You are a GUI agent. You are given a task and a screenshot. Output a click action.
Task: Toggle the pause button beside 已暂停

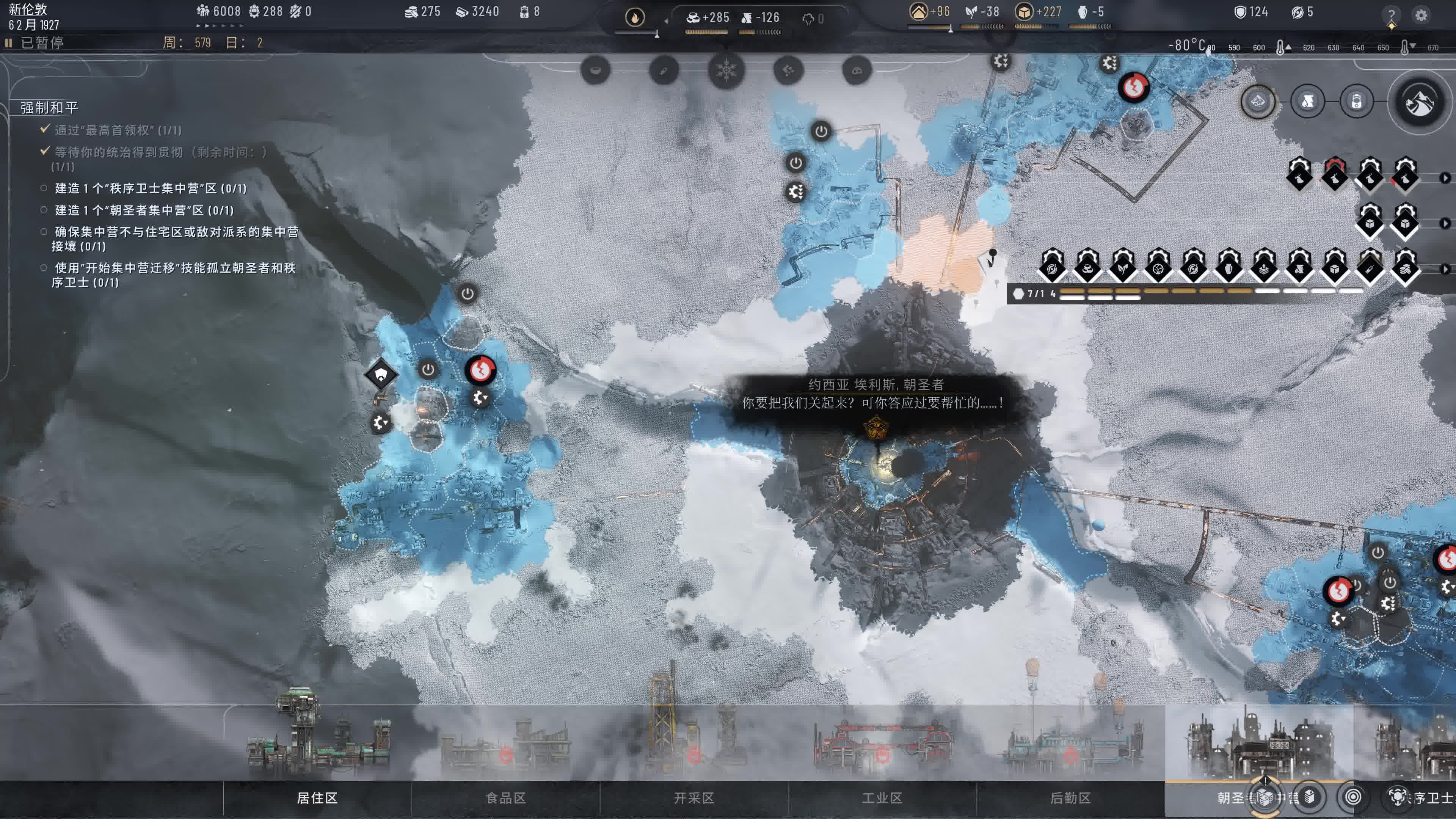pyautogui.click(x=8, y=43)
